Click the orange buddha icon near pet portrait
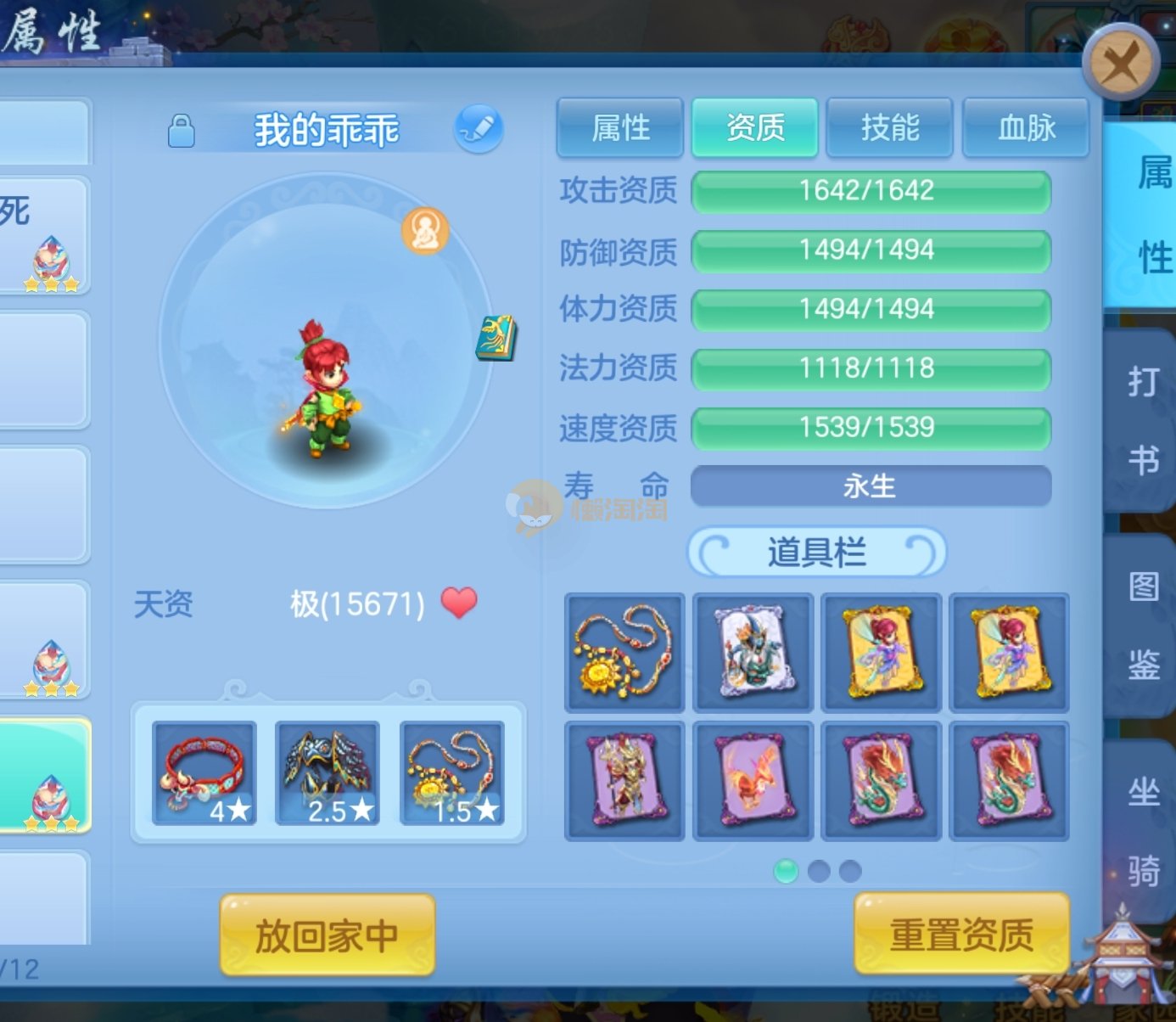The width and height of the screenshot is (1176, 1022). (425, 231)
